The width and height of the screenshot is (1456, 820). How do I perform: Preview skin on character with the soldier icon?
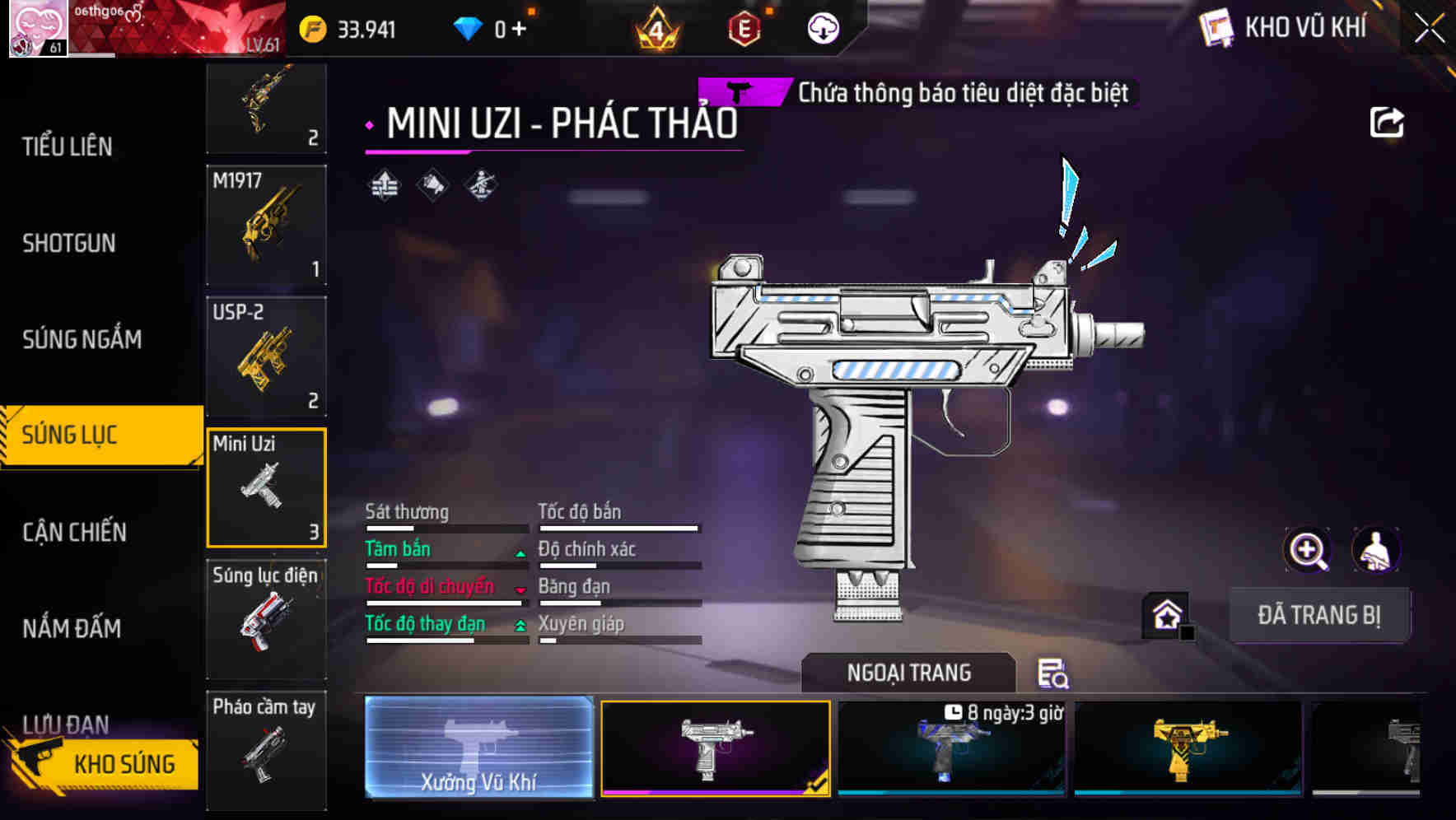tap(1374, 550)
